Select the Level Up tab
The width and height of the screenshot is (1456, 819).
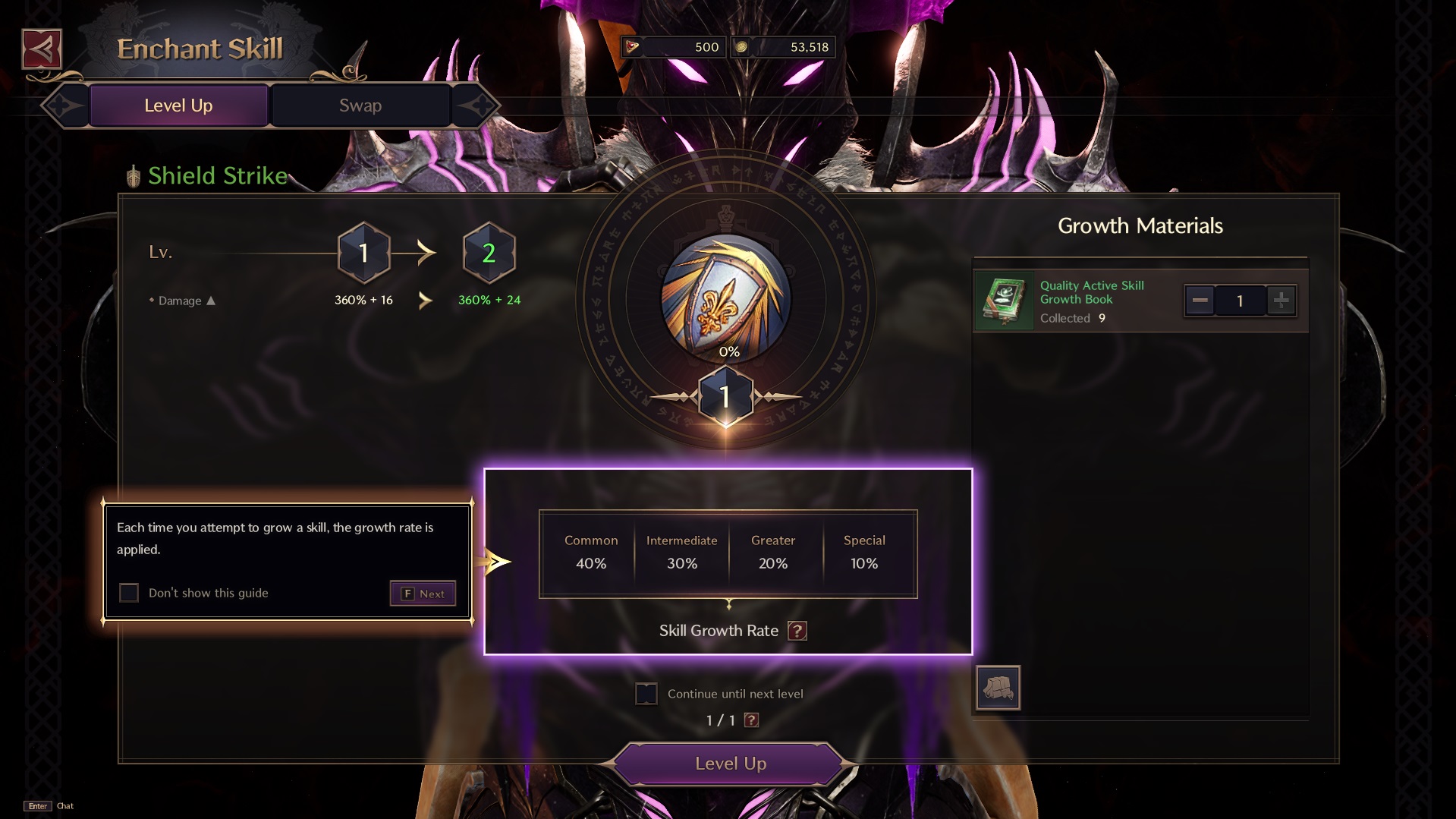pos(178,105)
